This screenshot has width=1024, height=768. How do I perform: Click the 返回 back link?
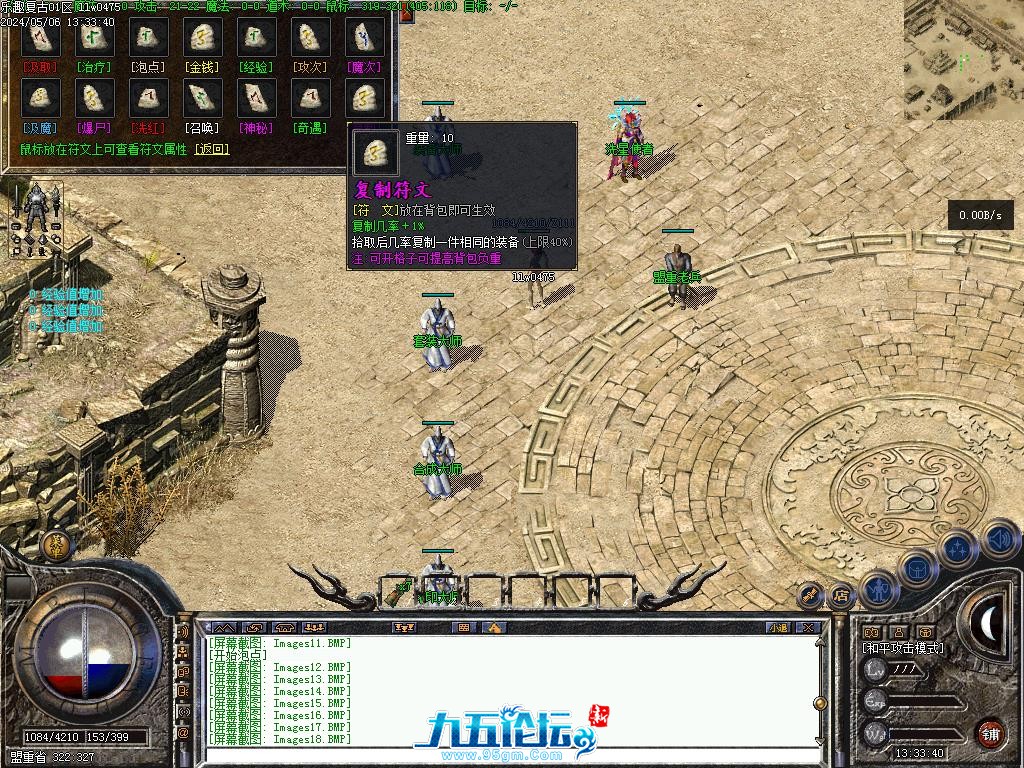pos(211,149)
